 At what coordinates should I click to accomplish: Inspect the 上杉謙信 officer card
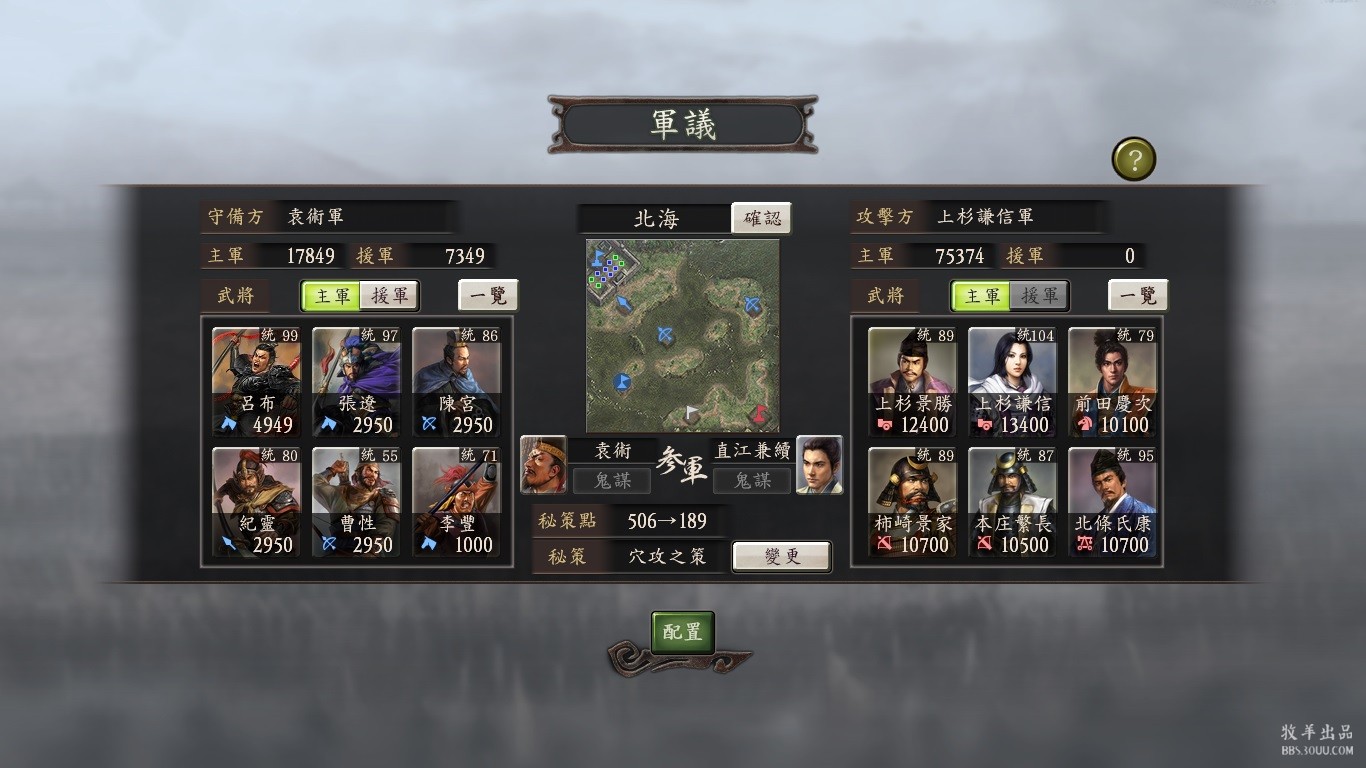[1012, 382]
